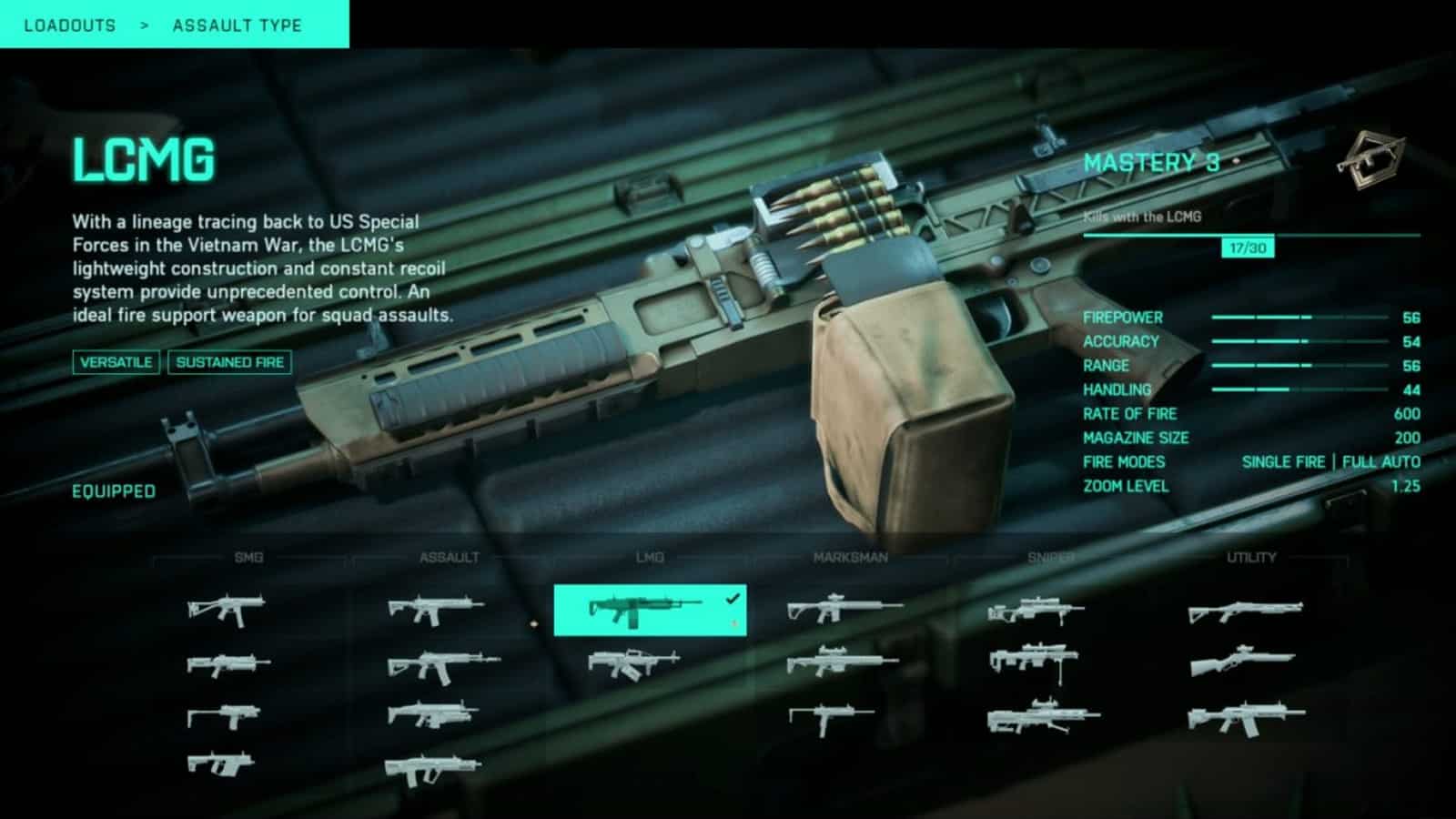This screenshot has width=1456, height=819.
Task: Choose the first assault rifle in Assault column
Action: (435, 609)
